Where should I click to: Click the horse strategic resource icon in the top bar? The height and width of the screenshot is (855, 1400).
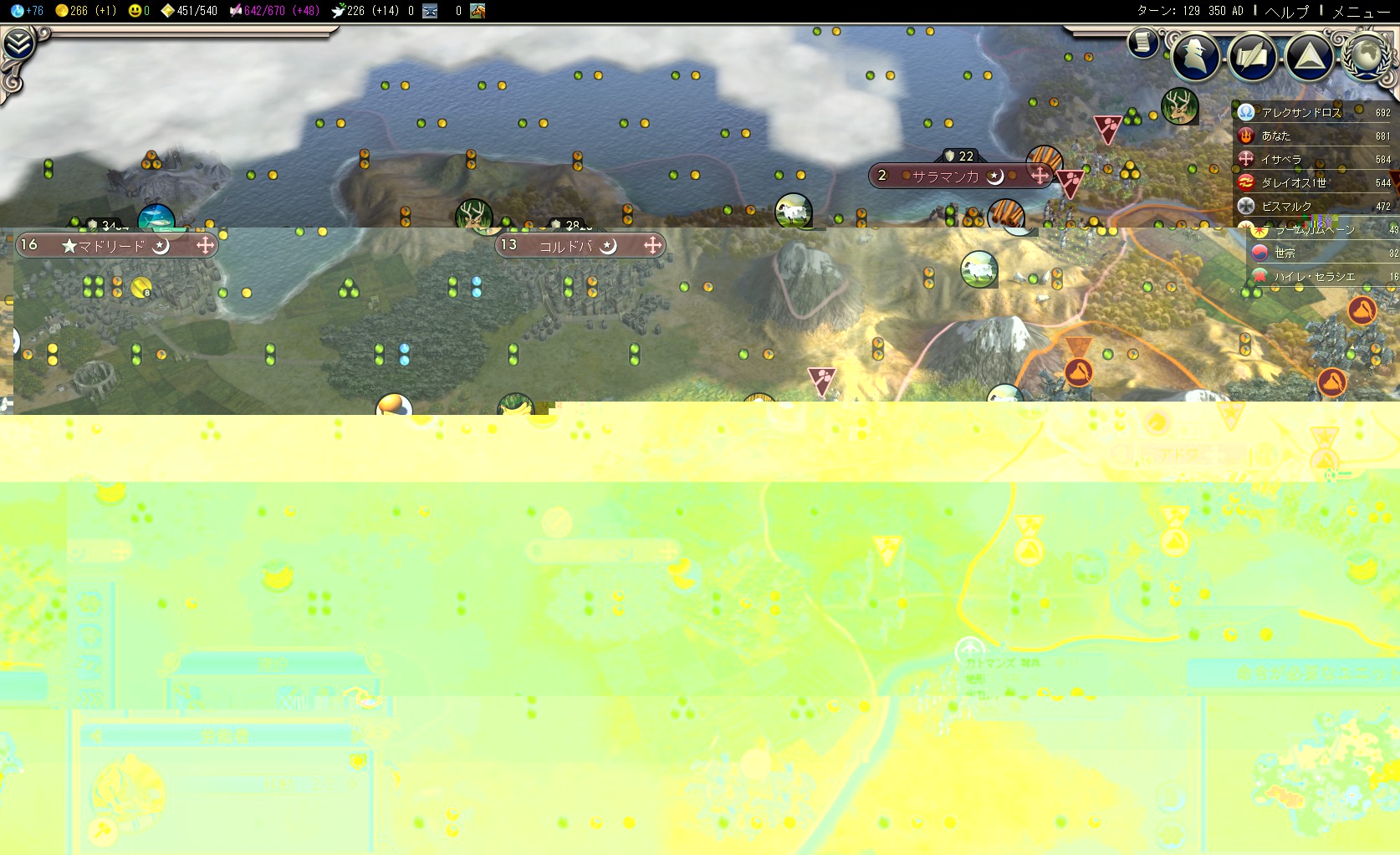click(x=477, y=11)
